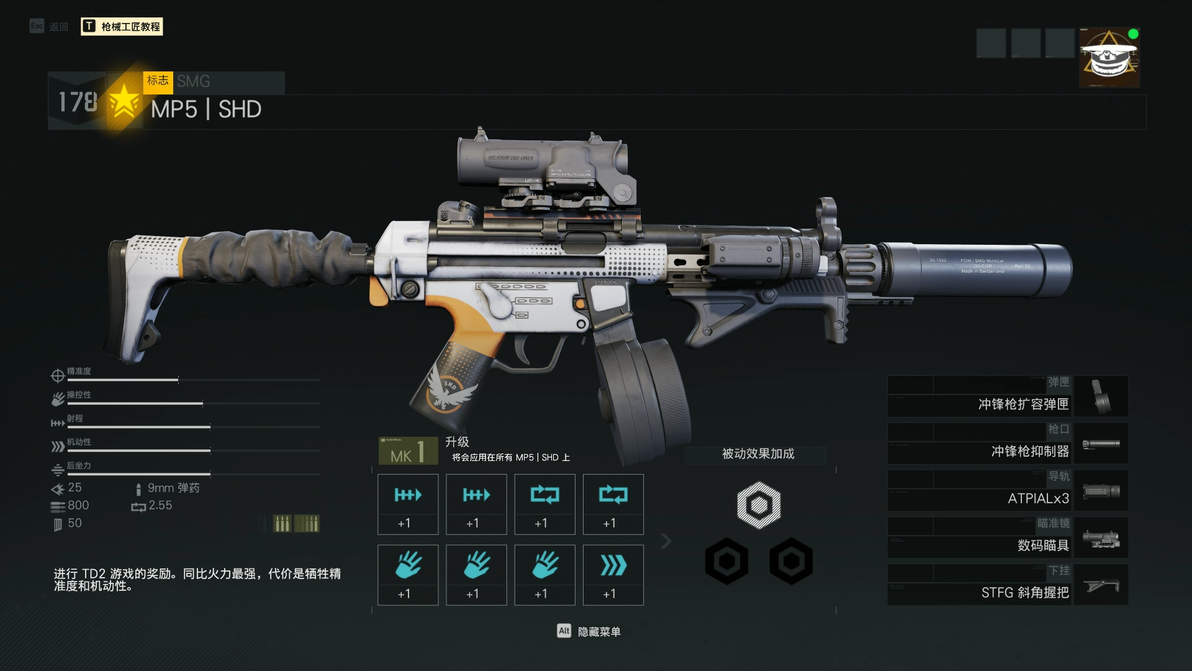Click the gold star 标志 weapon badge
Image resolution: width=1192 pixels, height=671 pixels.
[x=124, y=102]
